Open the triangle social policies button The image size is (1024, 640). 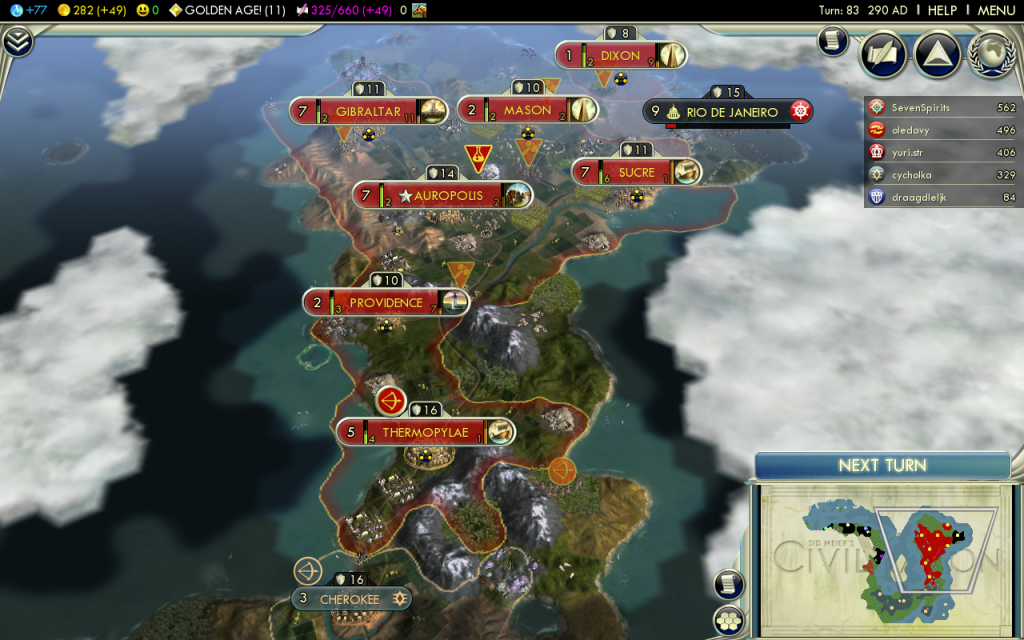pyautogui.click(x=937, y=54)
